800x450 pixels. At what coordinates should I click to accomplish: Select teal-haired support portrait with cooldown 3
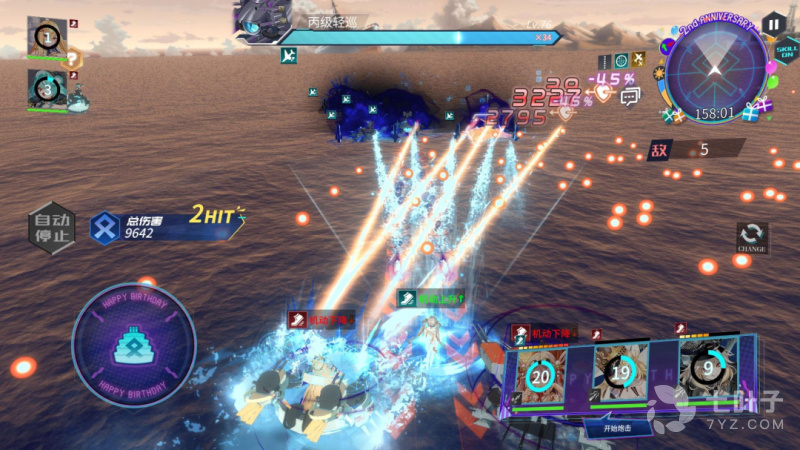[46, 88]
